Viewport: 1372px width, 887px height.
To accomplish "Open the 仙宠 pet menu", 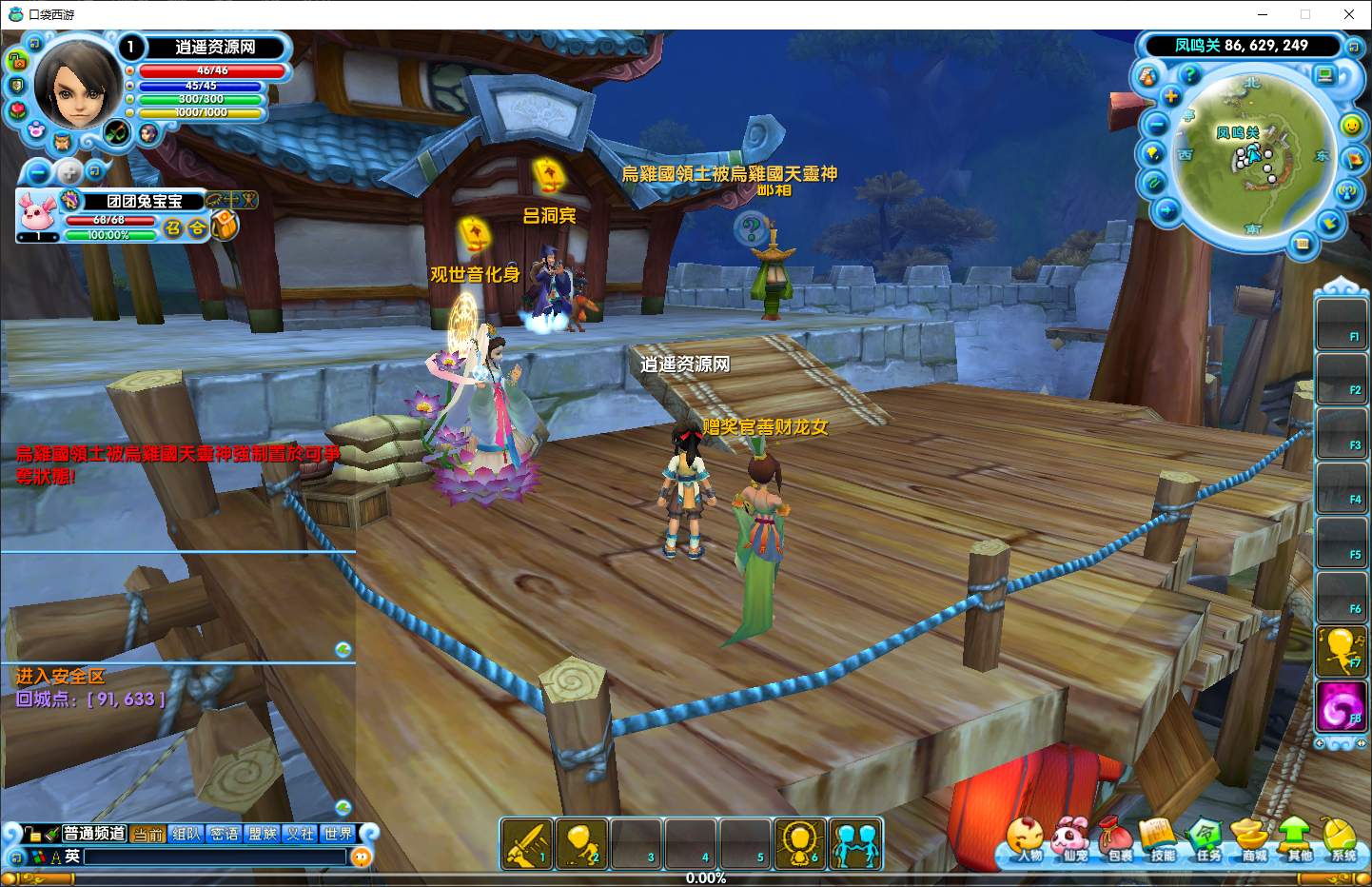I will pyautogui.click(x=1072, y=839).
